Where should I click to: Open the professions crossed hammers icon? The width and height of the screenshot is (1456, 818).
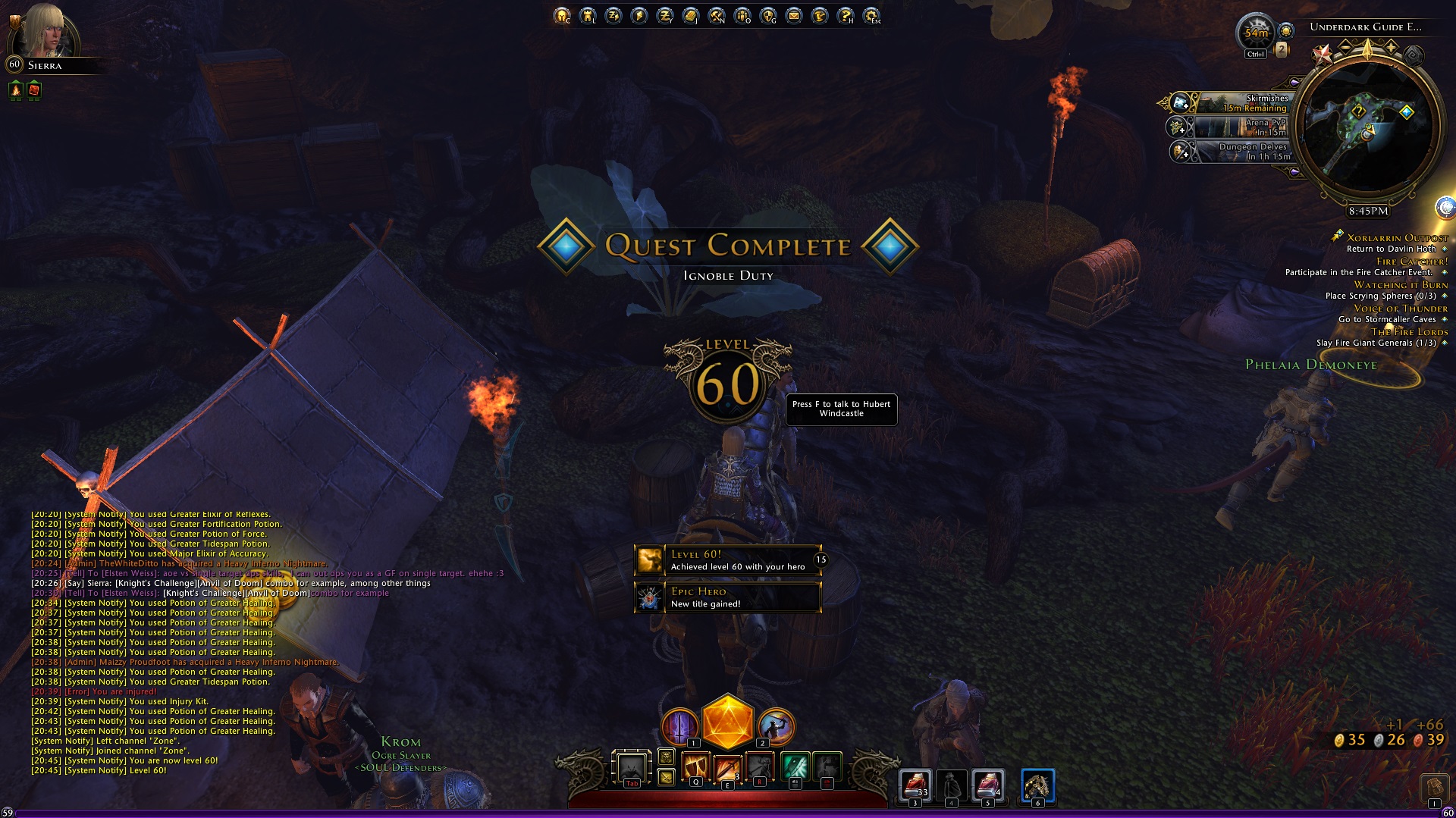[717, 15]
